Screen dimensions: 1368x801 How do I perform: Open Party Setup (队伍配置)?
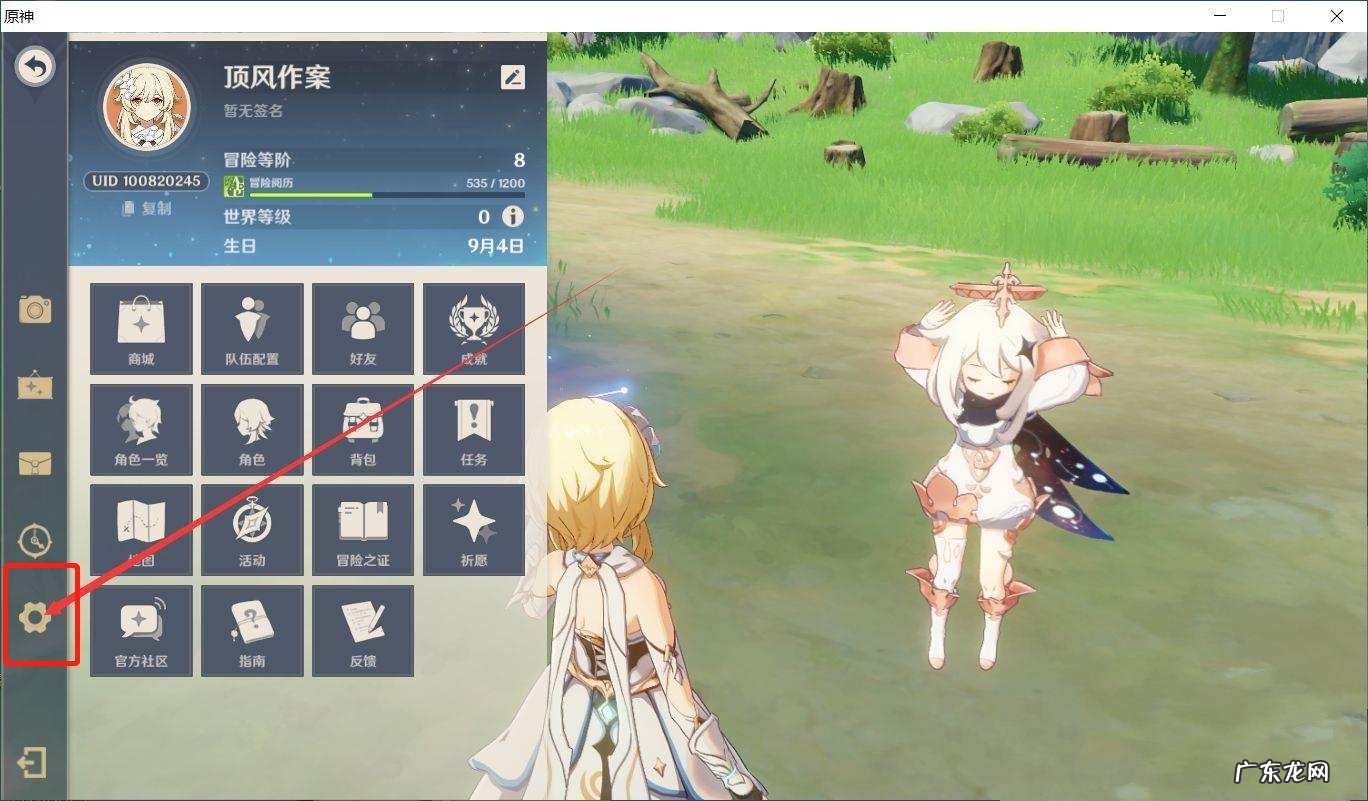tap(252, 329)
